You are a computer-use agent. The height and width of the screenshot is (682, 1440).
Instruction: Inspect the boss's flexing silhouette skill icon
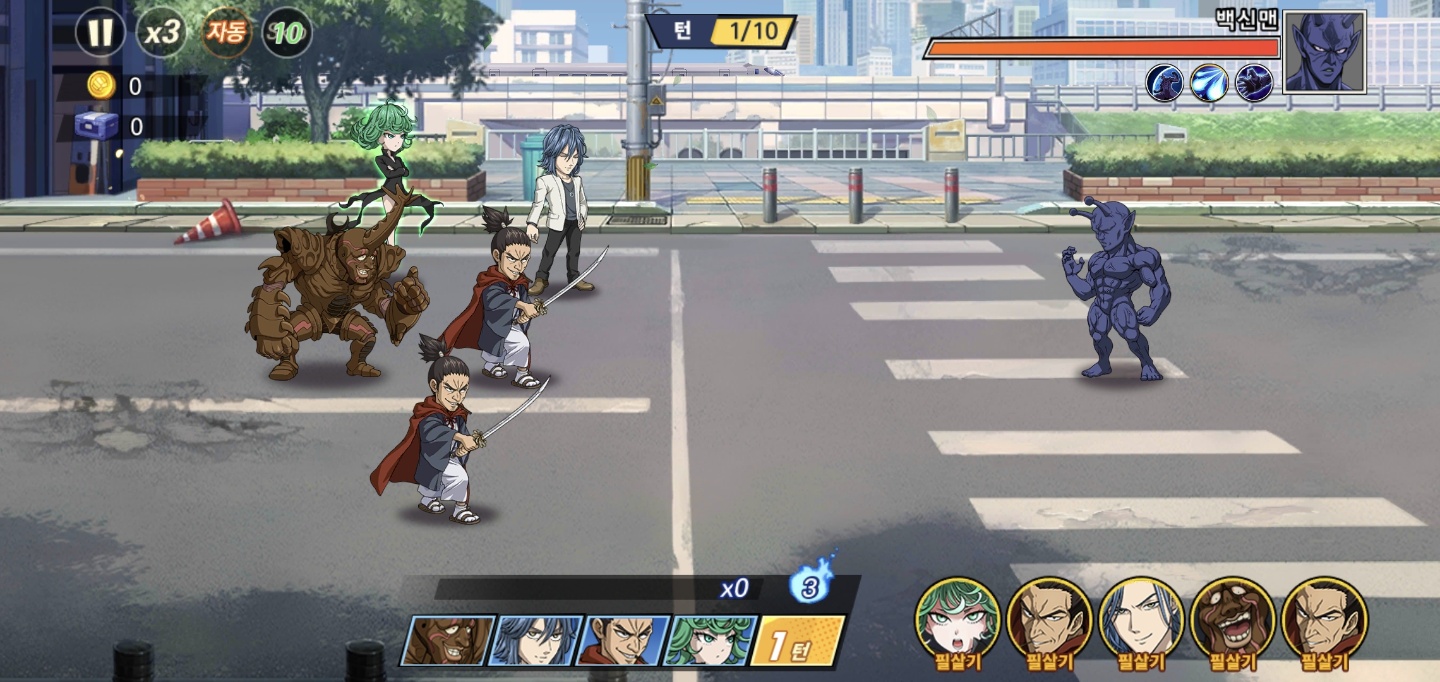[1165, 82]
